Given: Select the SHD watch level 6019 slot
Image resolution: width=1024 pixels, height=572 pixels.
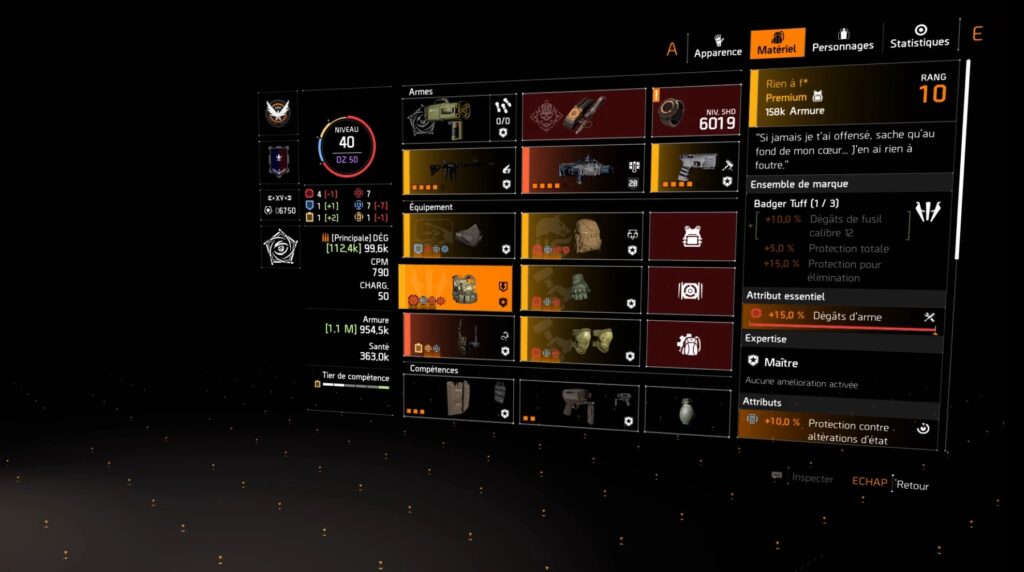Looking at the screenshot, I should [x=696, y=111].
